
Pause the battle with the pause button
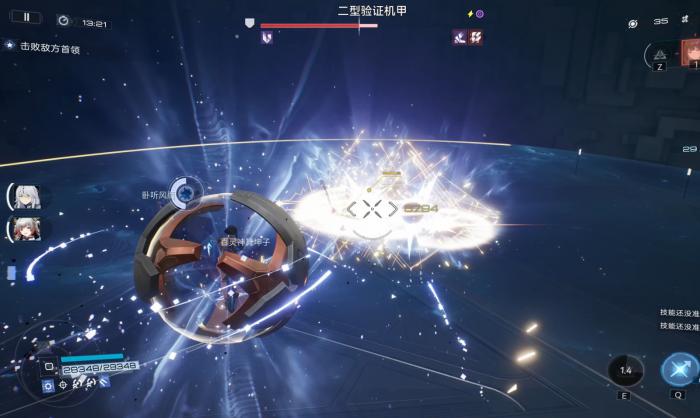(x=26, y=18)
